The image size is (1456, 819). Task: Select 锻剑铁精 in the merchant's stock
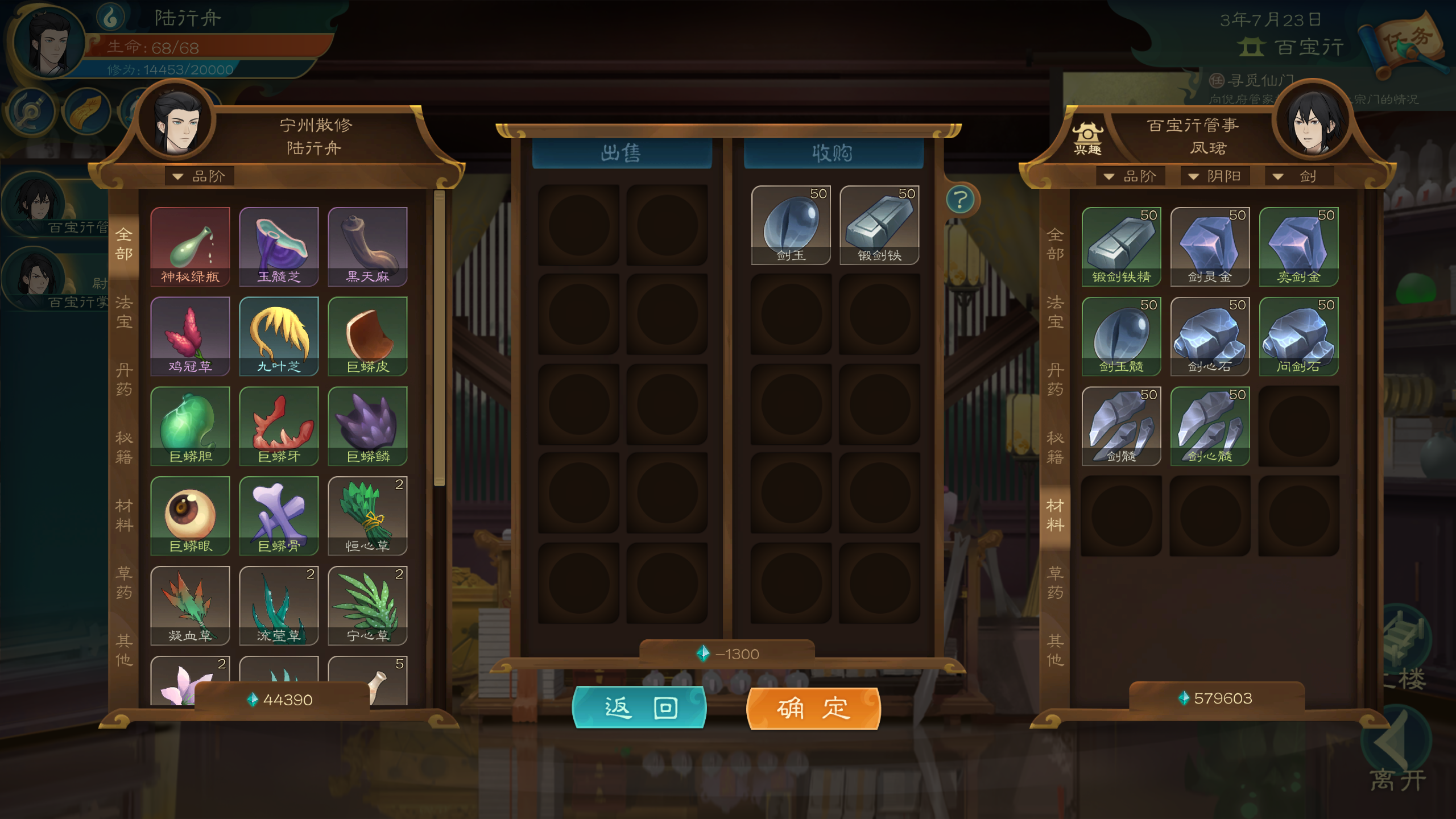(x=1121, y=246)
